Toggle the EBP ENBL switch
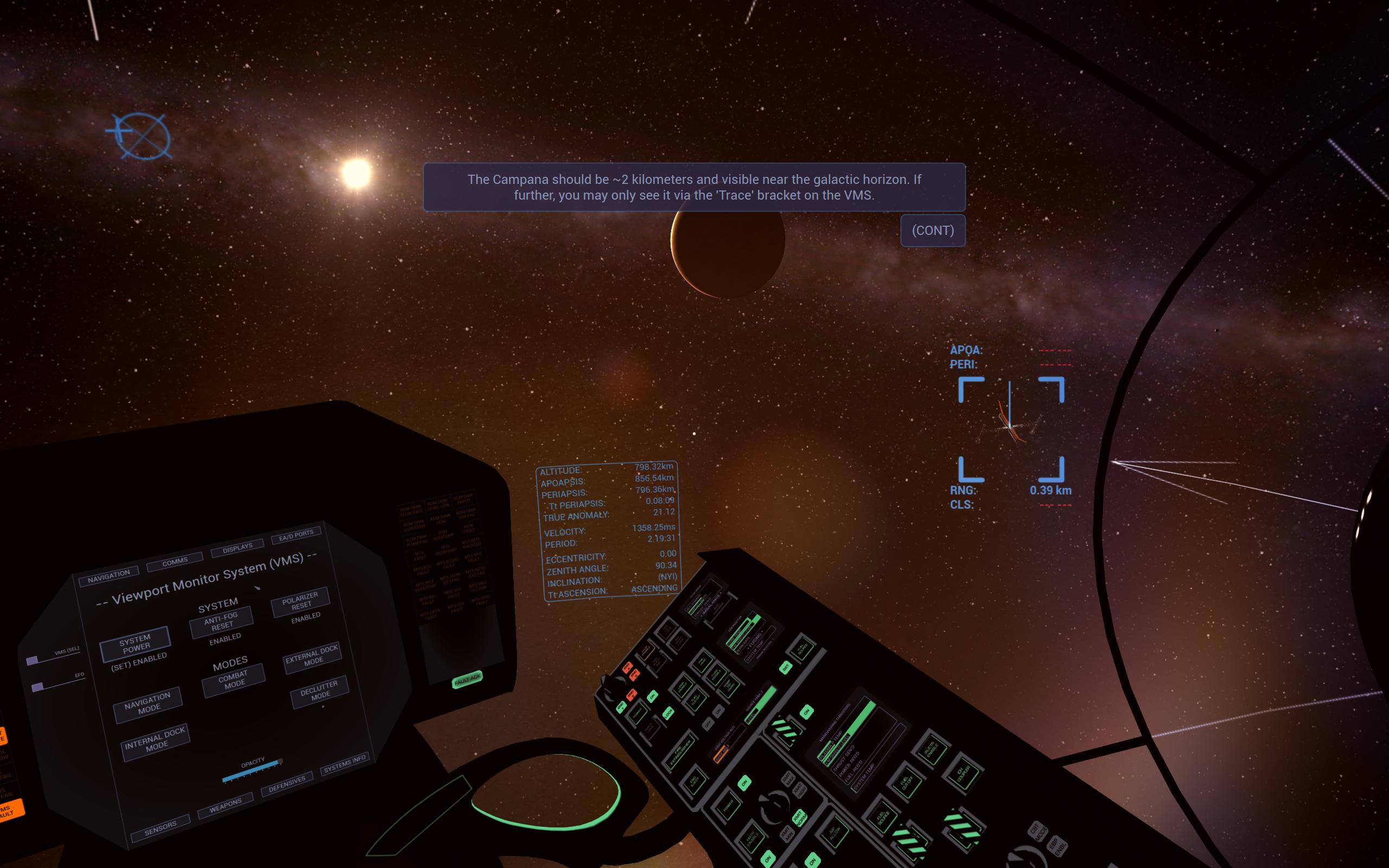 click(x=1058, y=846)
